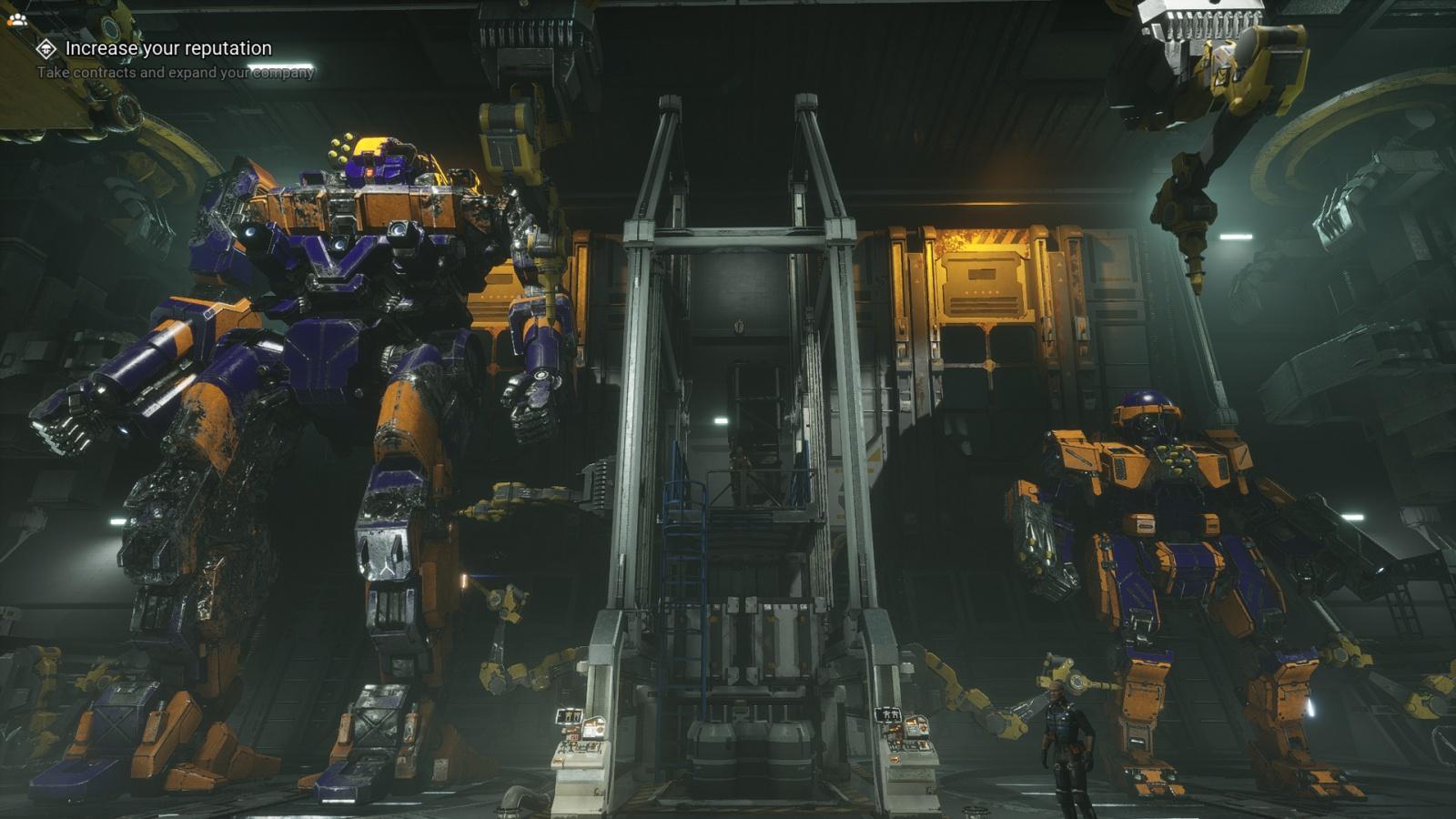This screenshot has height=819, width=1456.
Task: Click the orange warning display on left console
Action: tap(571, 731)
